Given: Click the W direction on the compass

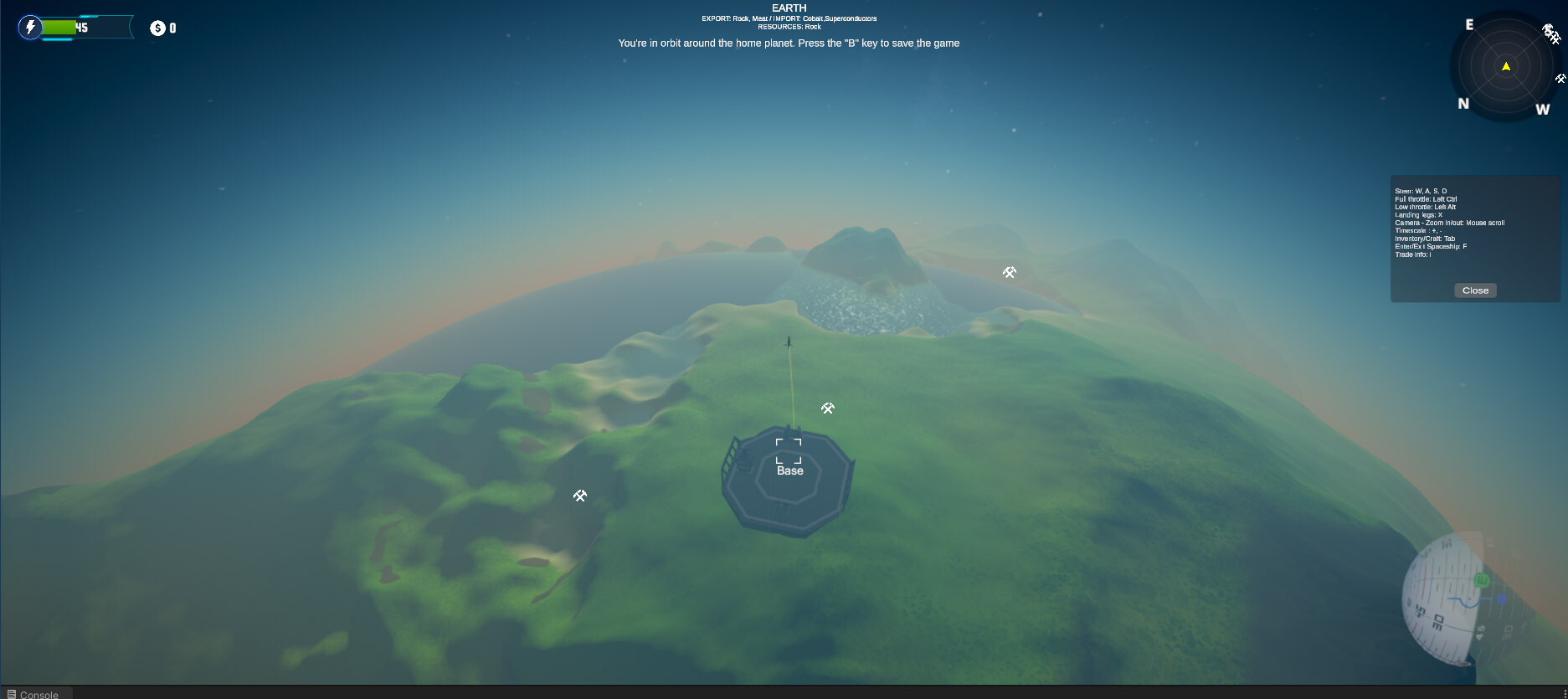Looking at the screenshot, I should [x=1541, y=108].
